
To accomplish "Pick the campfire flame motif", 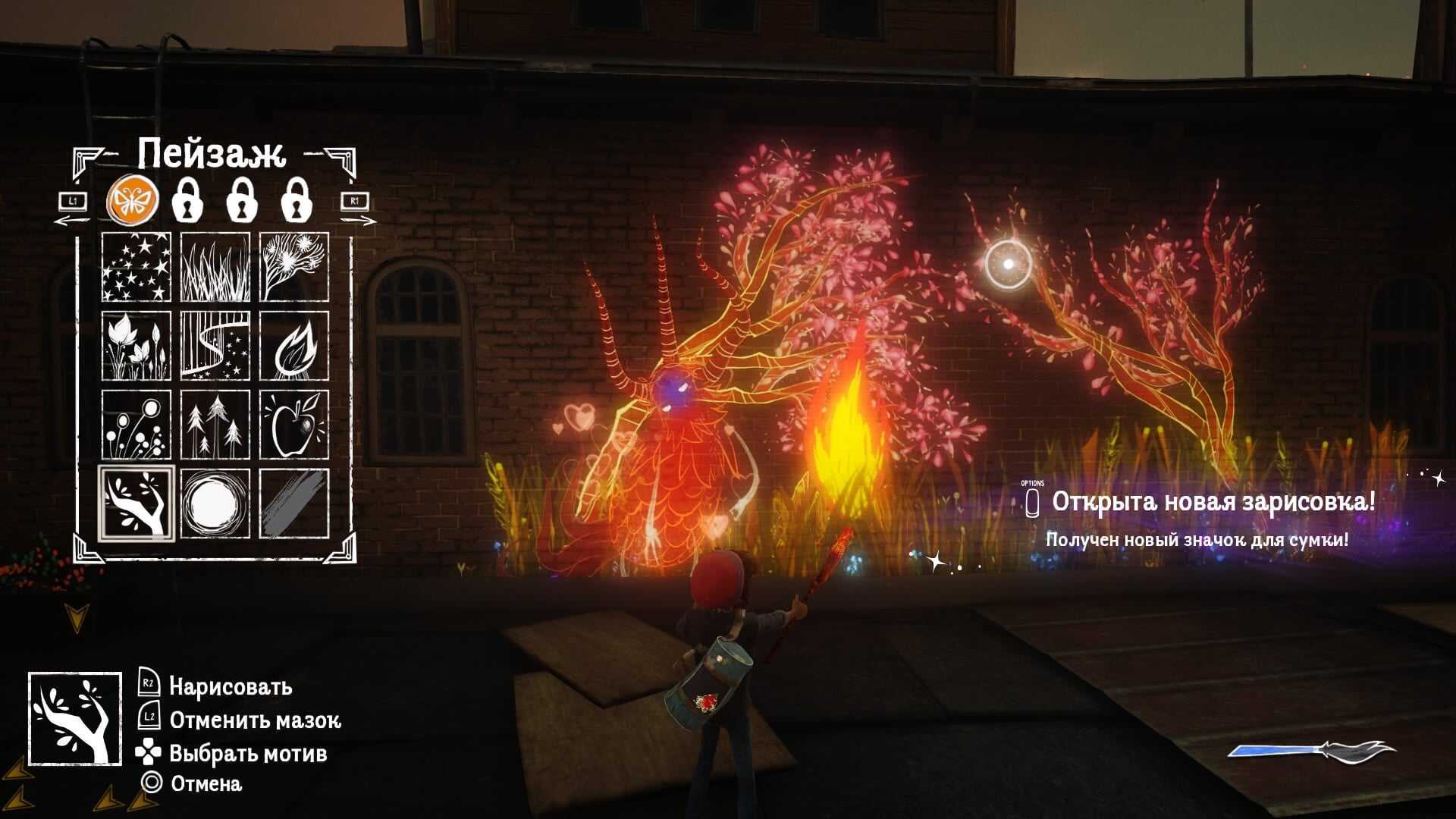I will [x=294, y=346].
